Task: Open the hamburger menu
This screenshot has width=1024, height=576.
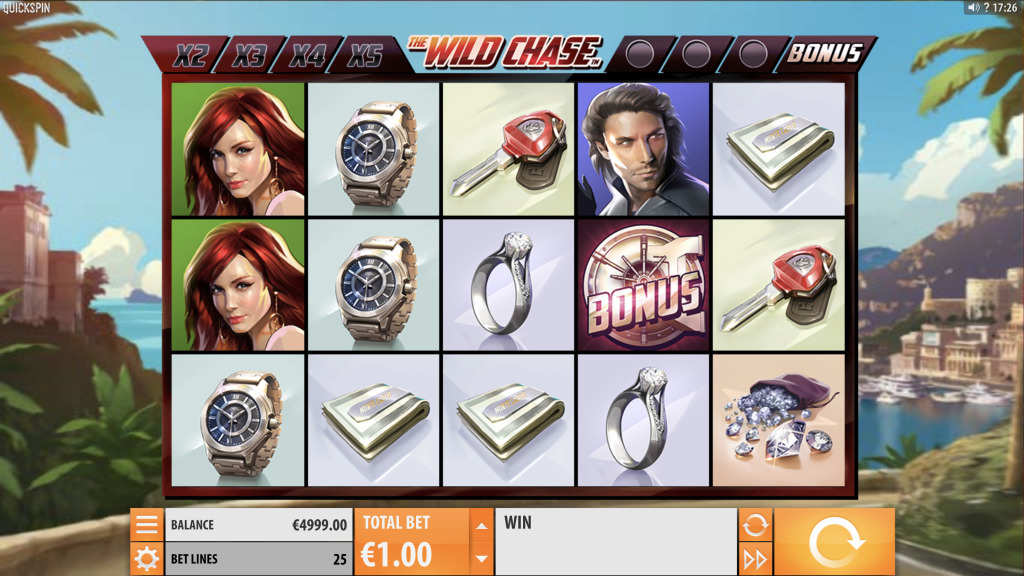Action: 147,525
